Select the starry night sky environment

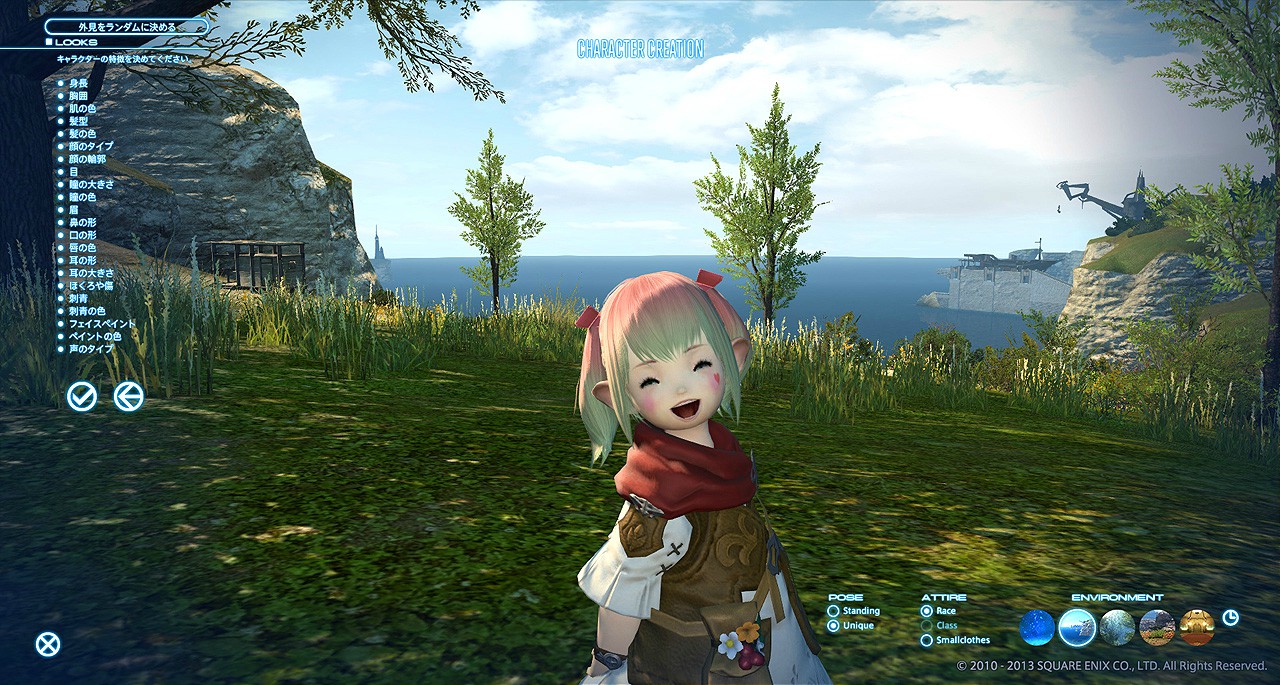click(1037, 628)
